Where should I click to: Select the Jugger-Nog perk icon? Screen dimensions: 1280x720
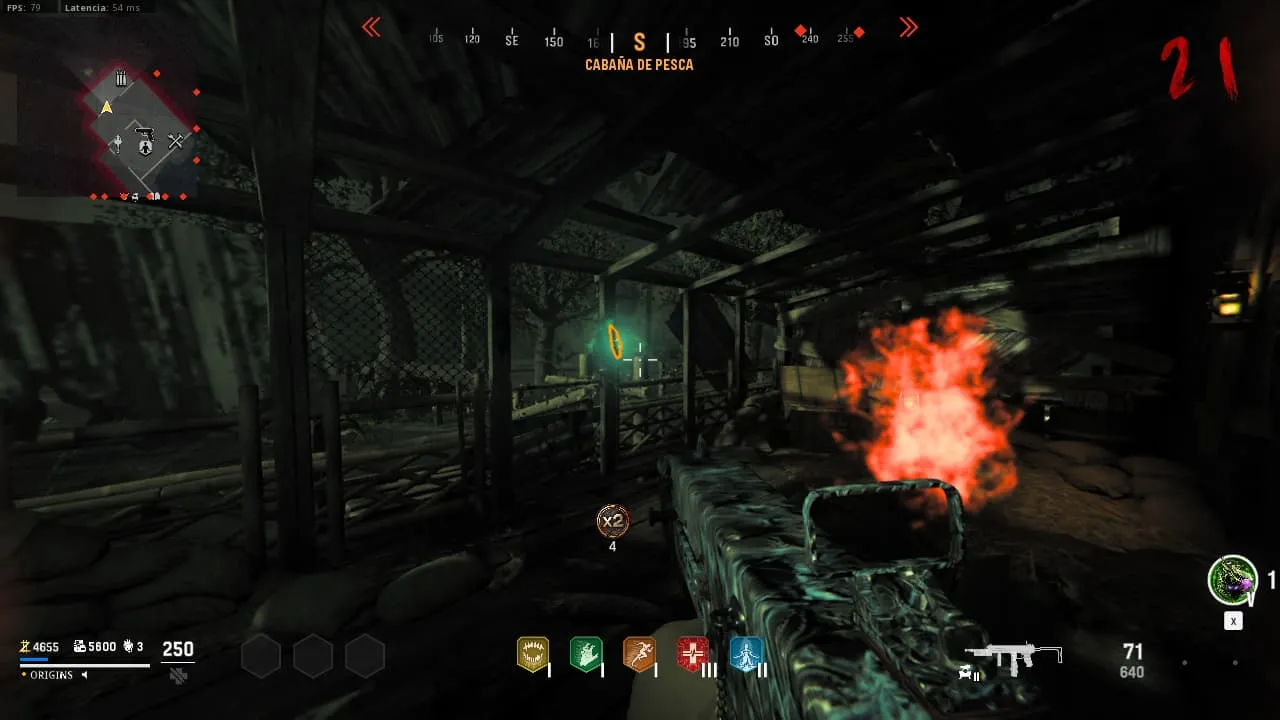(532, 654)
